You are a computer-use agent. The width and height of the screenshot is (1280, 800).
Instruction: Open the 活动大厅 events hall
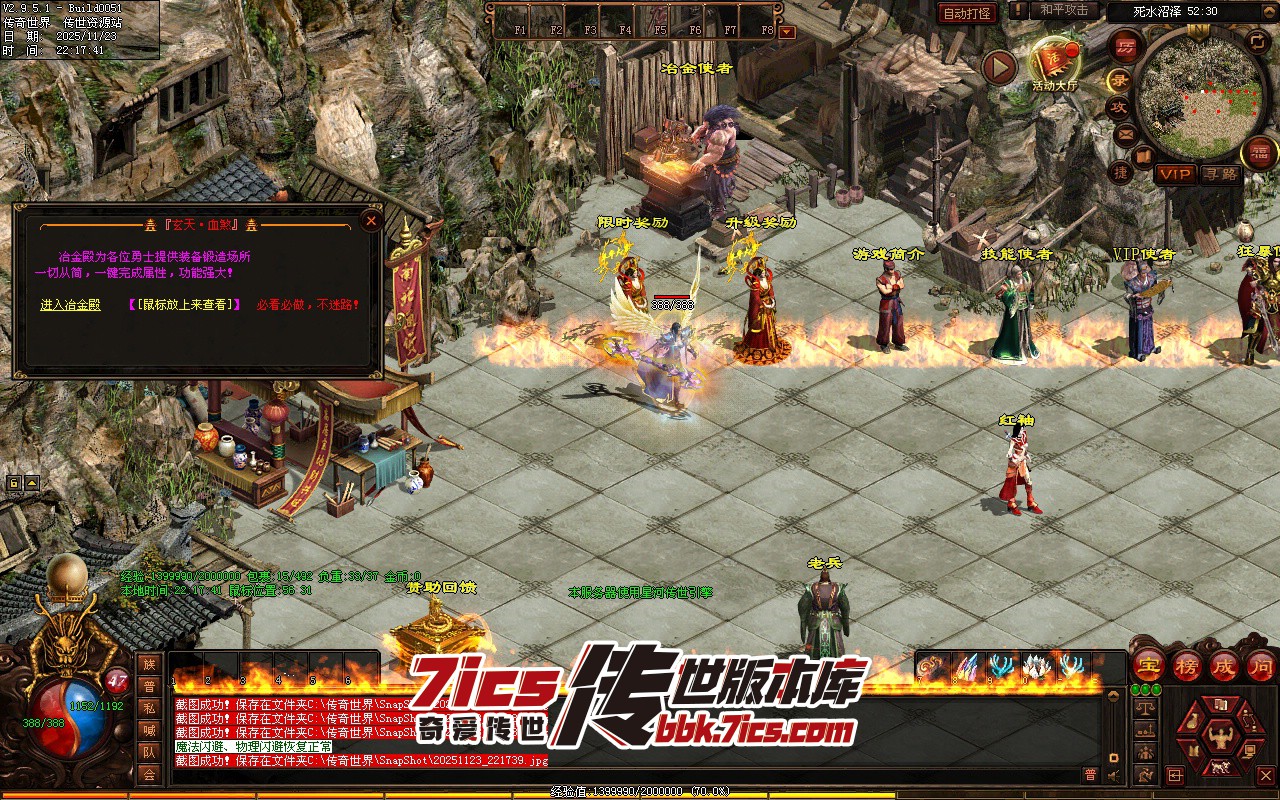[x=1055, y=62]
